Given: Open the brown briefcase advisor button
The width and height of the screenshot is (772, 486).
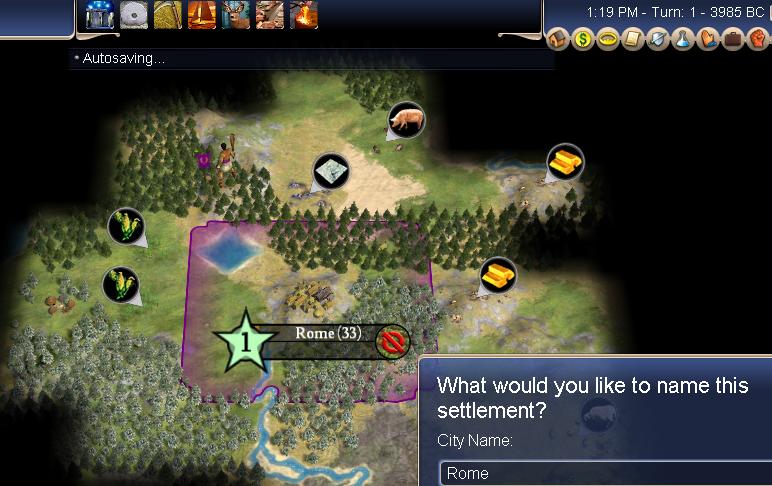Looking at the screenshot, I should coord(731,40).
